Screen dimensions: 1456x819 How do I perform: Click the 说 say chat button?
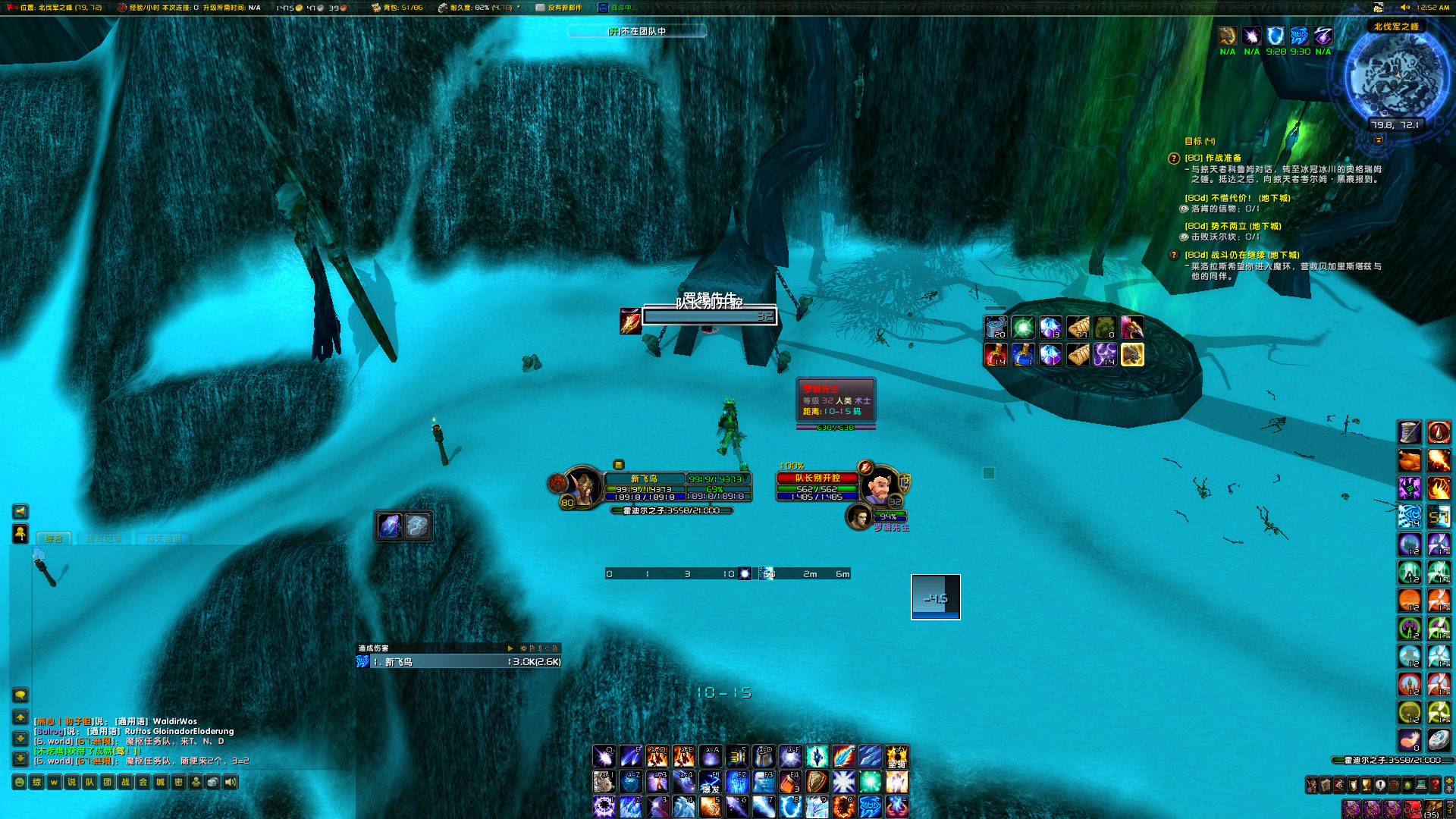73,782
